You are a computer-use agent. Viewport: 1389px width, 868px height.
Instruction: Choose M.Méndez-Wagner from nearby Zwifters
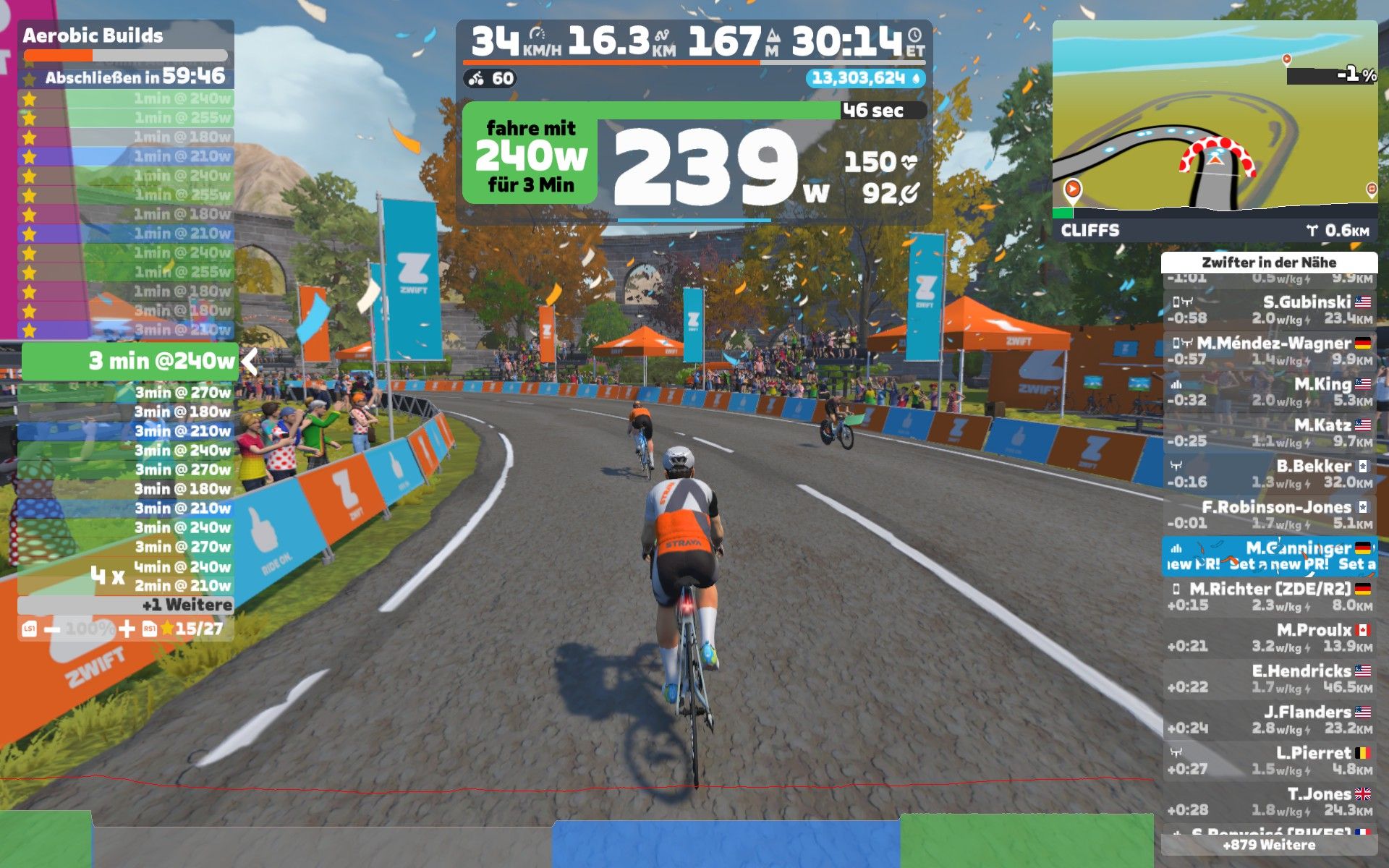coord(1269,351)
